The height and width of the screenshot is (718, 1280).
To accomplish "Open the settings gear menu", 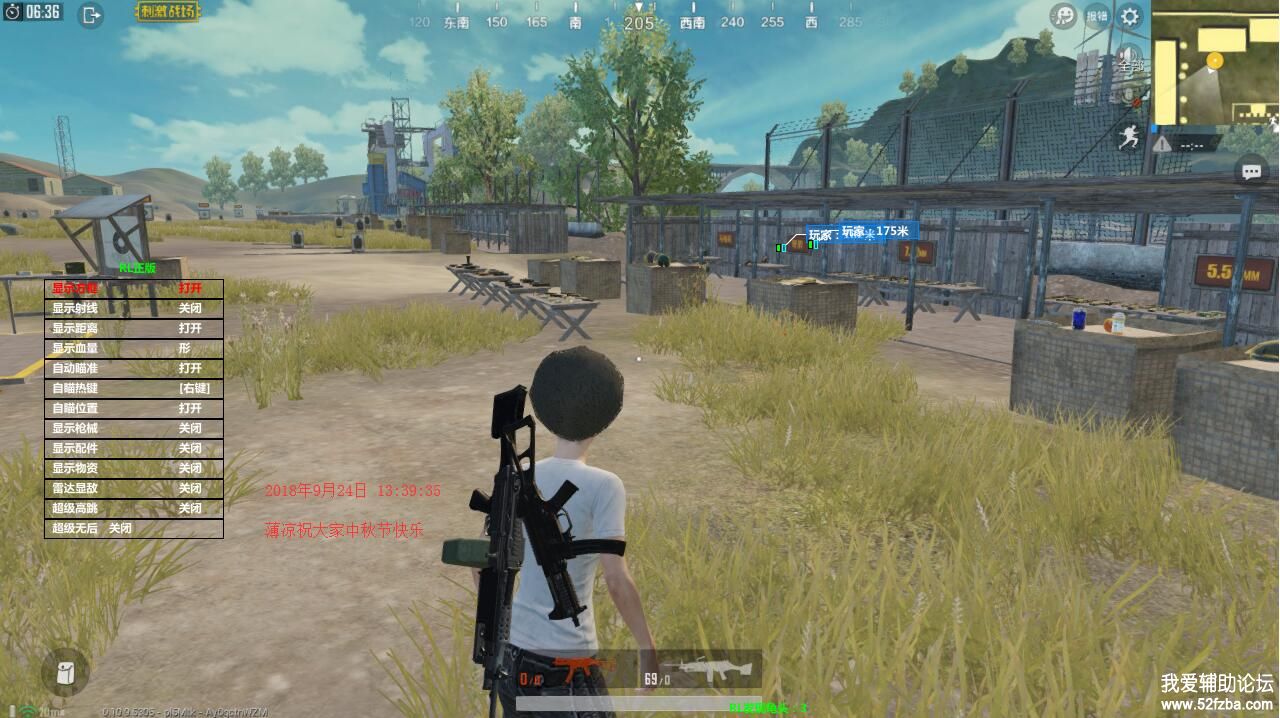I will click(x=1130, y=16).
